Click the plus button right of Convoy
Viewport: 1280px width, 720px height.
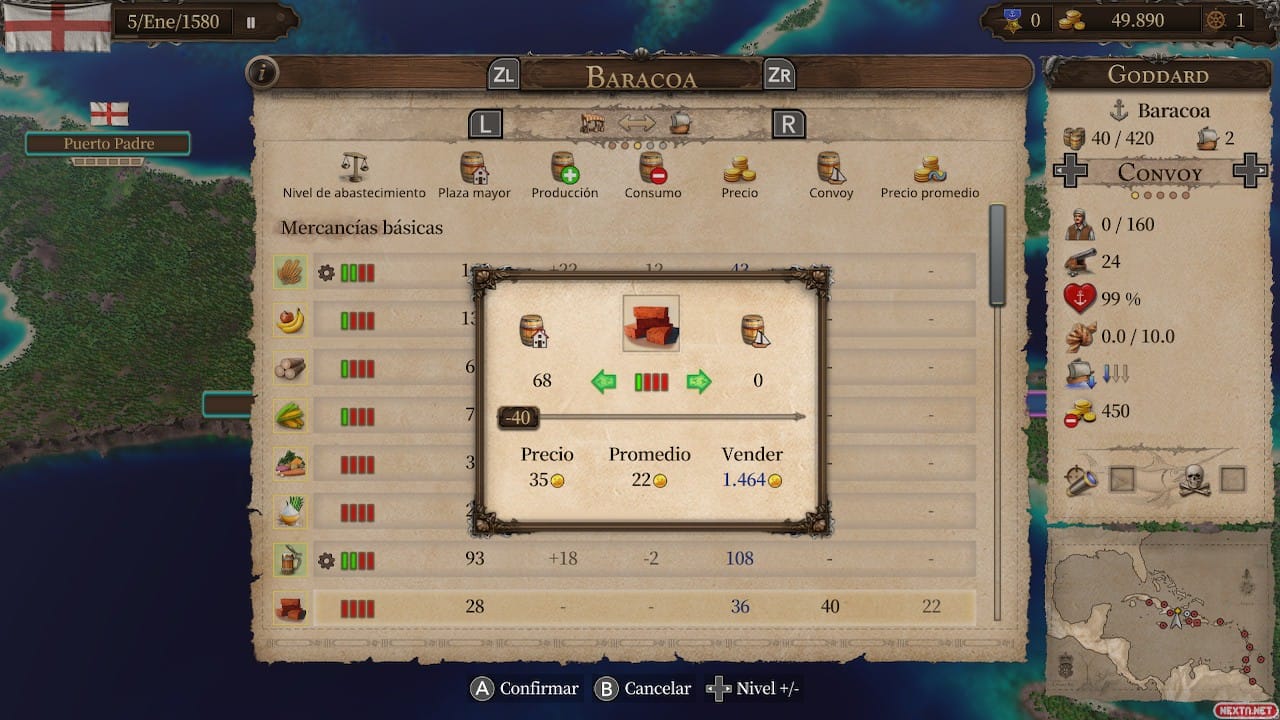point(1249,172)
